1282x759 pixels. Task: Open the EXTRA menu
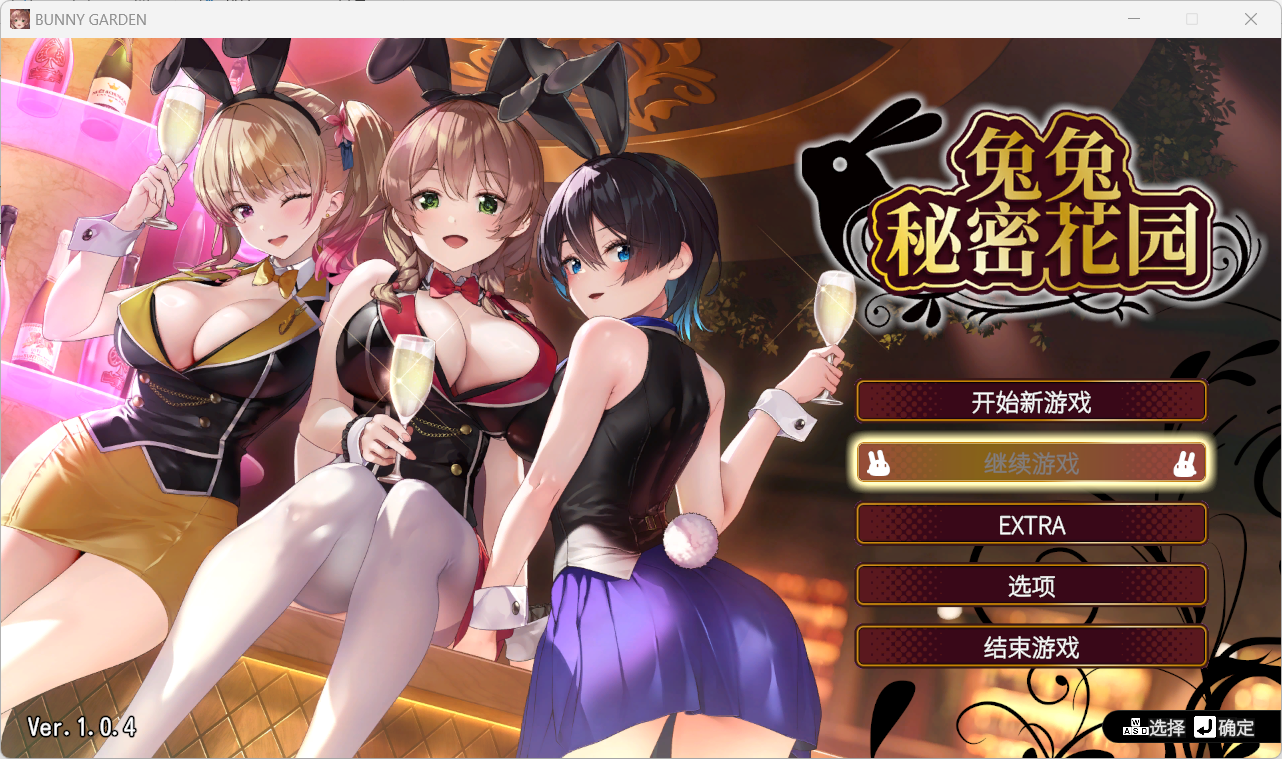[1031, 524]
